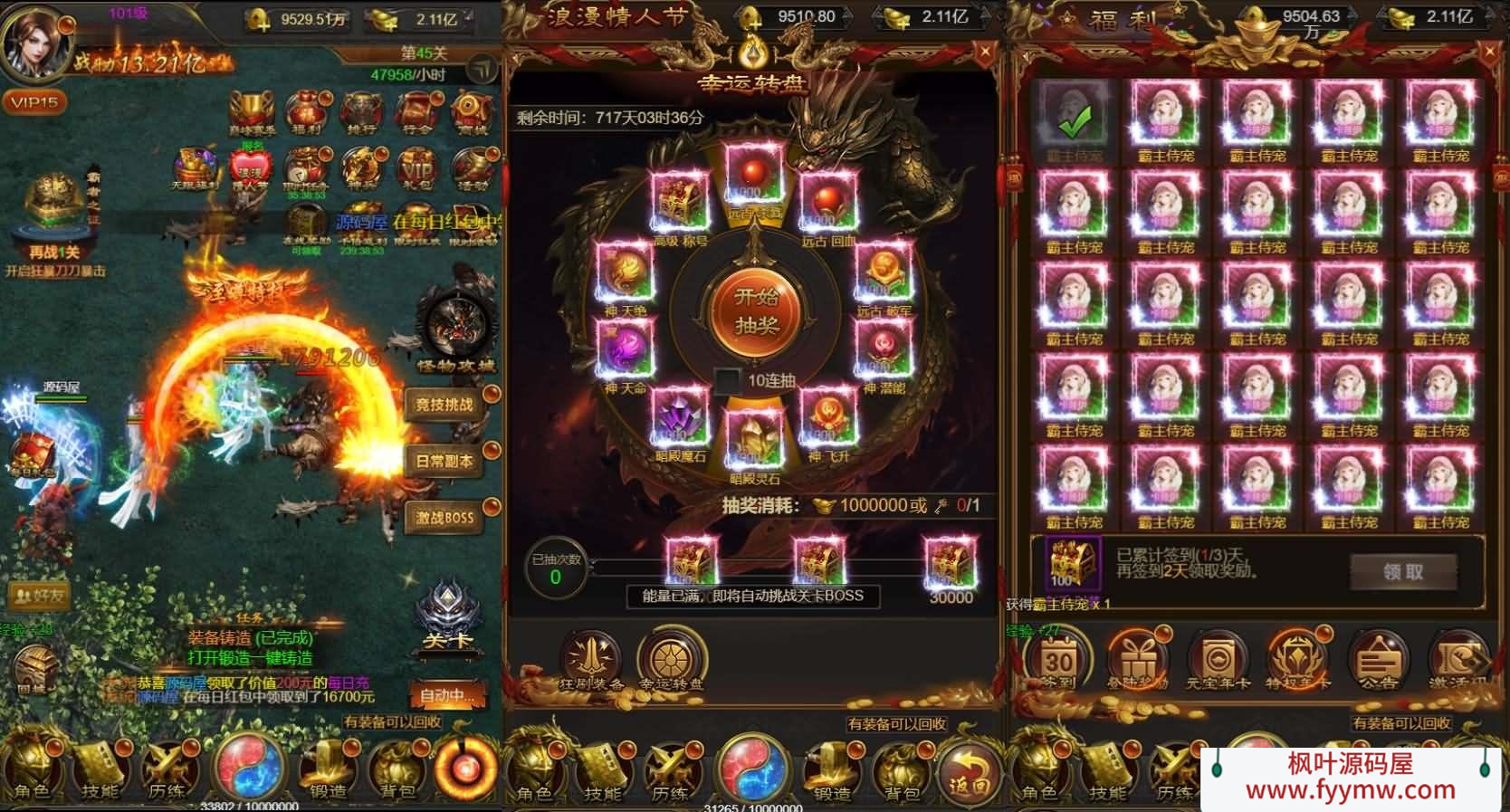
Task: Open the VIP礼包 gift pack icon
Action: (x=416, y=168)
